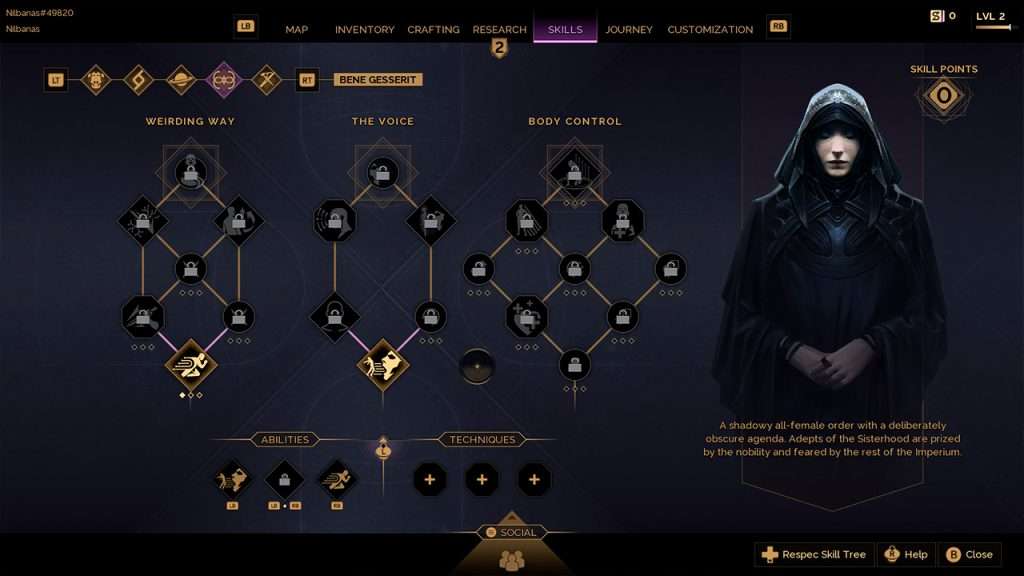
Task: Select the locked middle ability slot
Action: coord(284,479)
